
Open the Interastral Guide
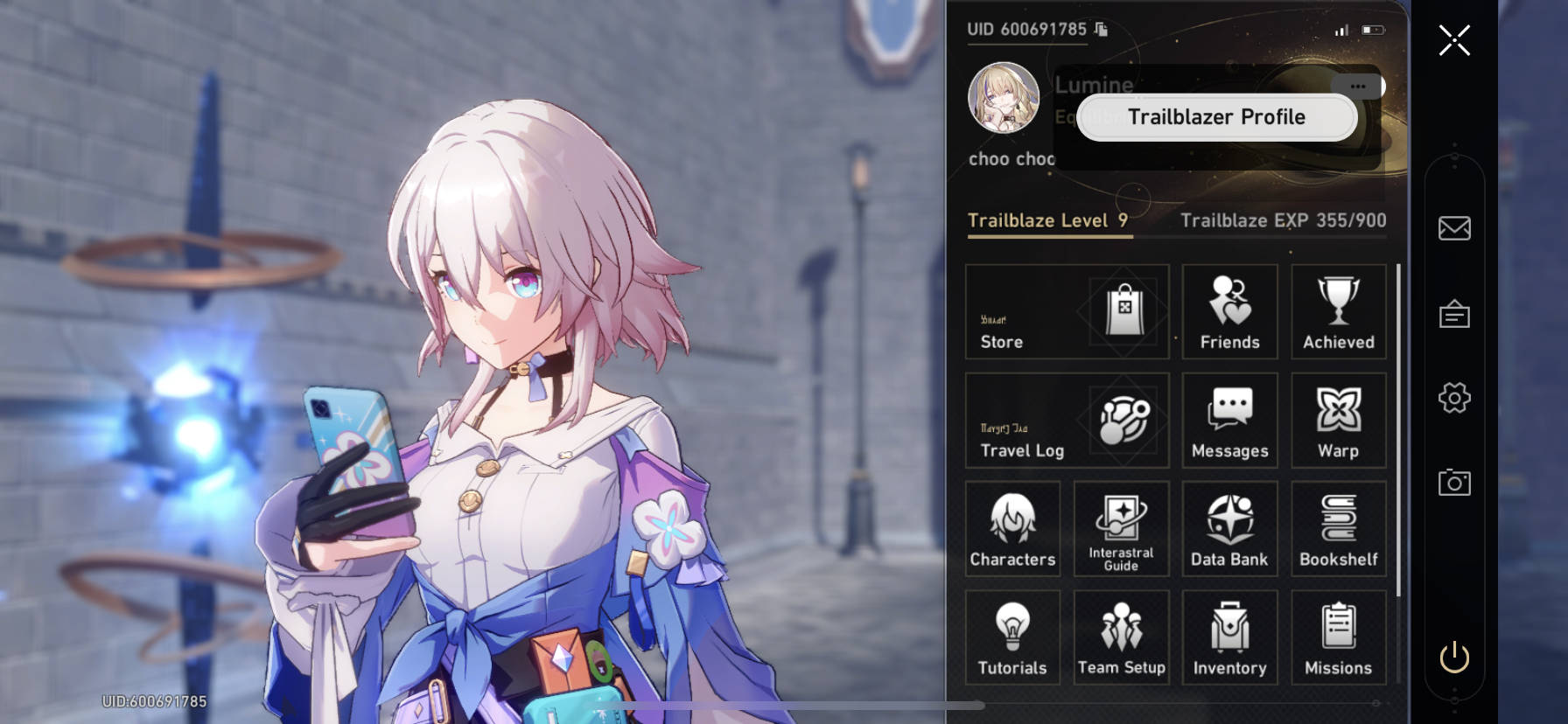(1121, 529)
